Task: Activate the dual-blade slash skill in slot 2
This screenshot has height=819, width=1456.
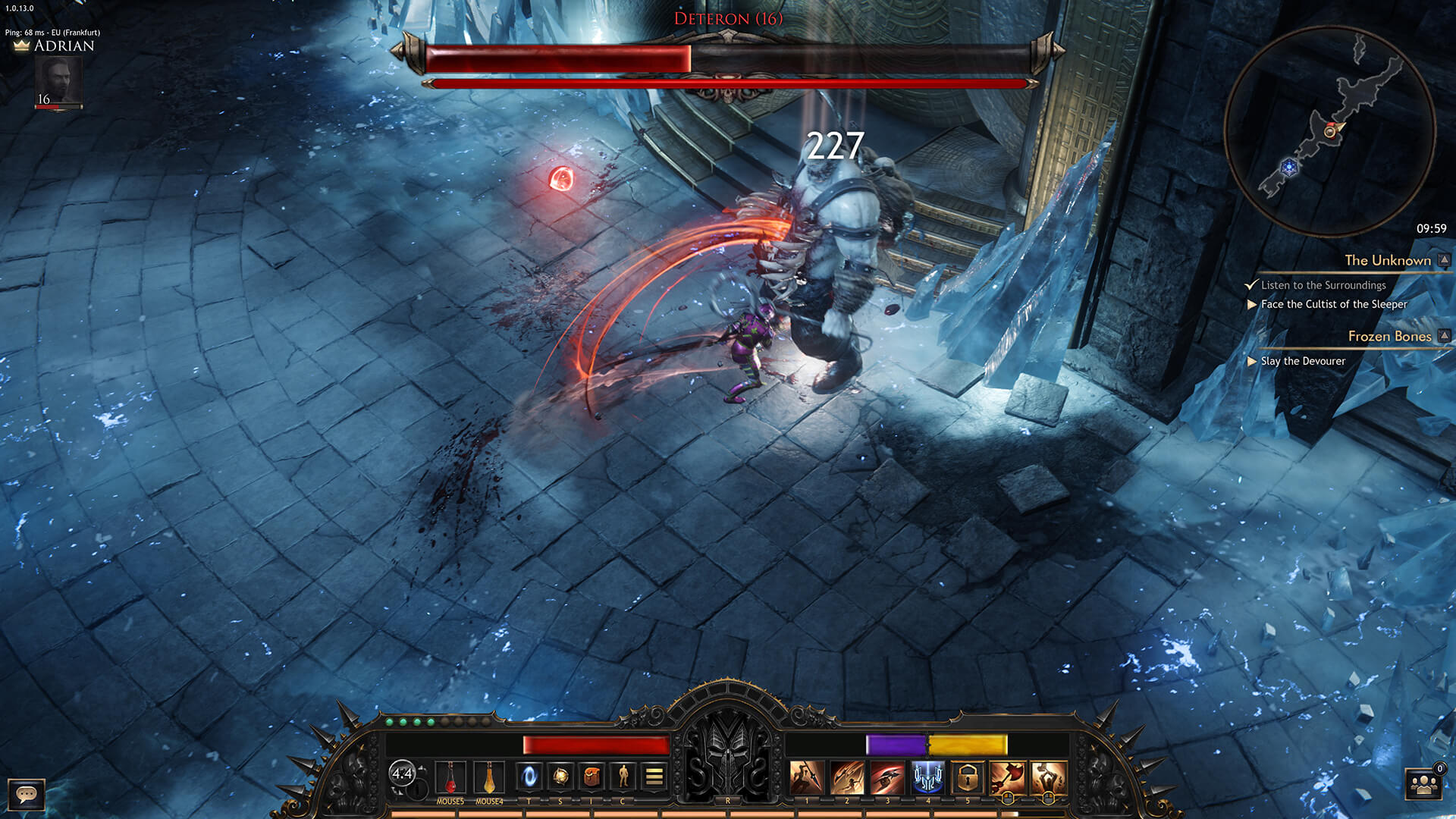Action: [x=846, y=777]
